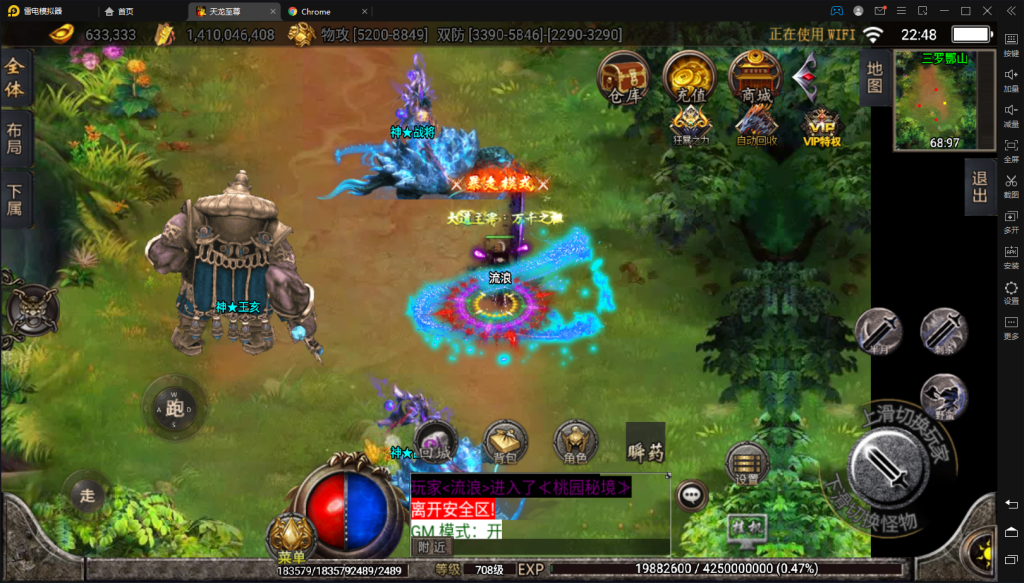Open the 充值 recharge menu

click(688, 77)
